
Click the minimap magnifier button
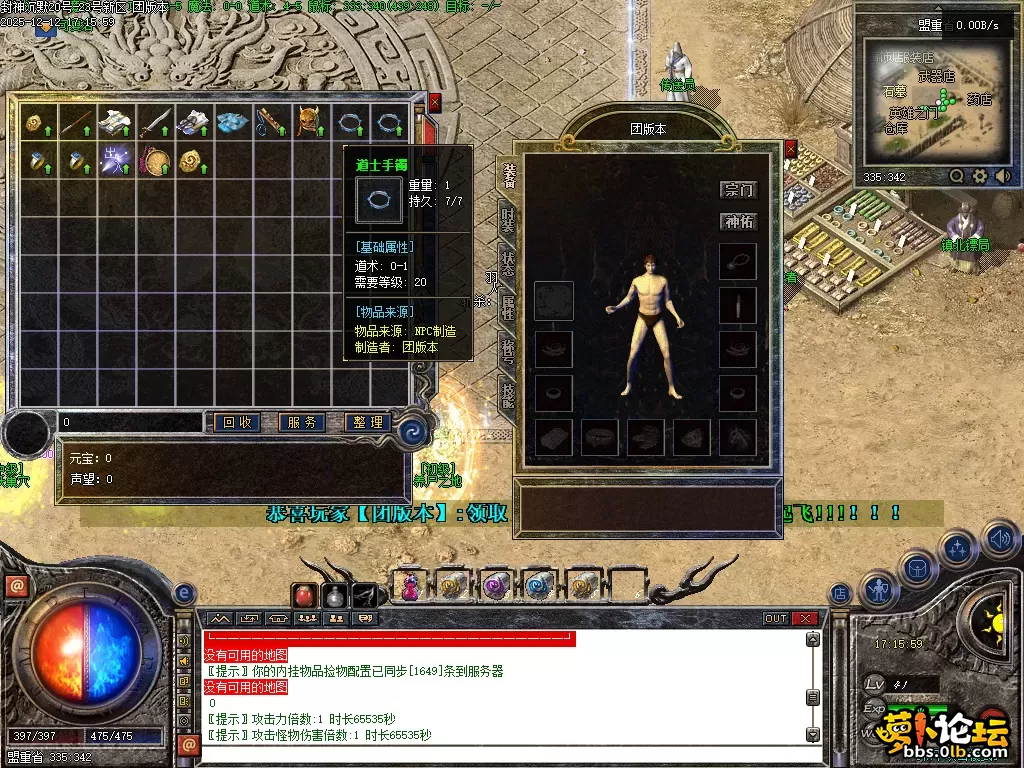[957, 176]
